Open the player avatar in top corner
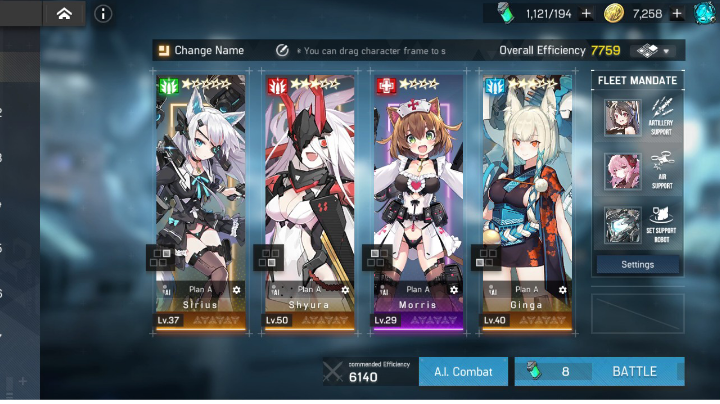720x404 pixels. click(x=706, y=13)
